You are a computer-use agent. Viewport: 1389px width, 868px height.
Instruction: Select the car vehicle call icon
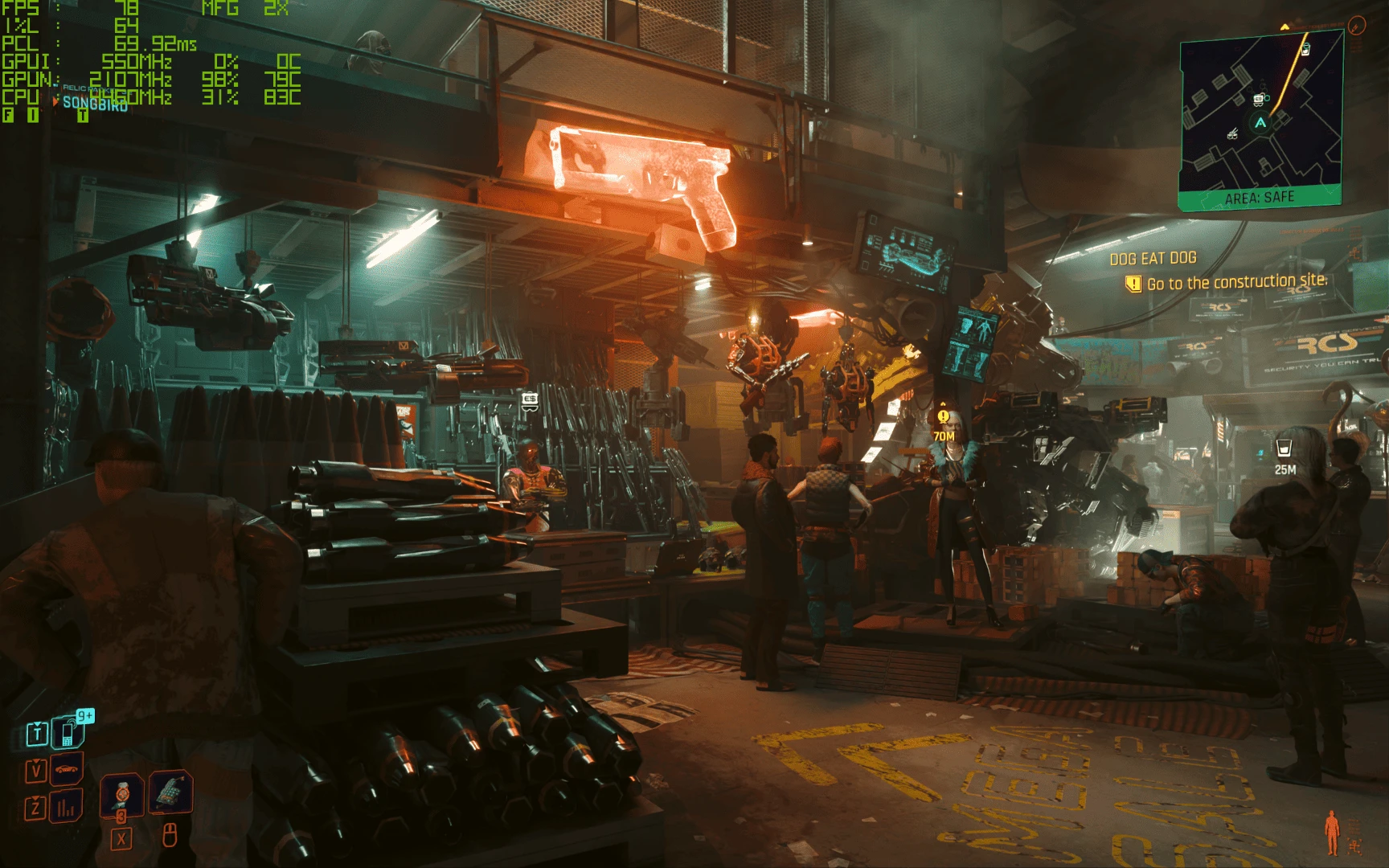point(68,769)
